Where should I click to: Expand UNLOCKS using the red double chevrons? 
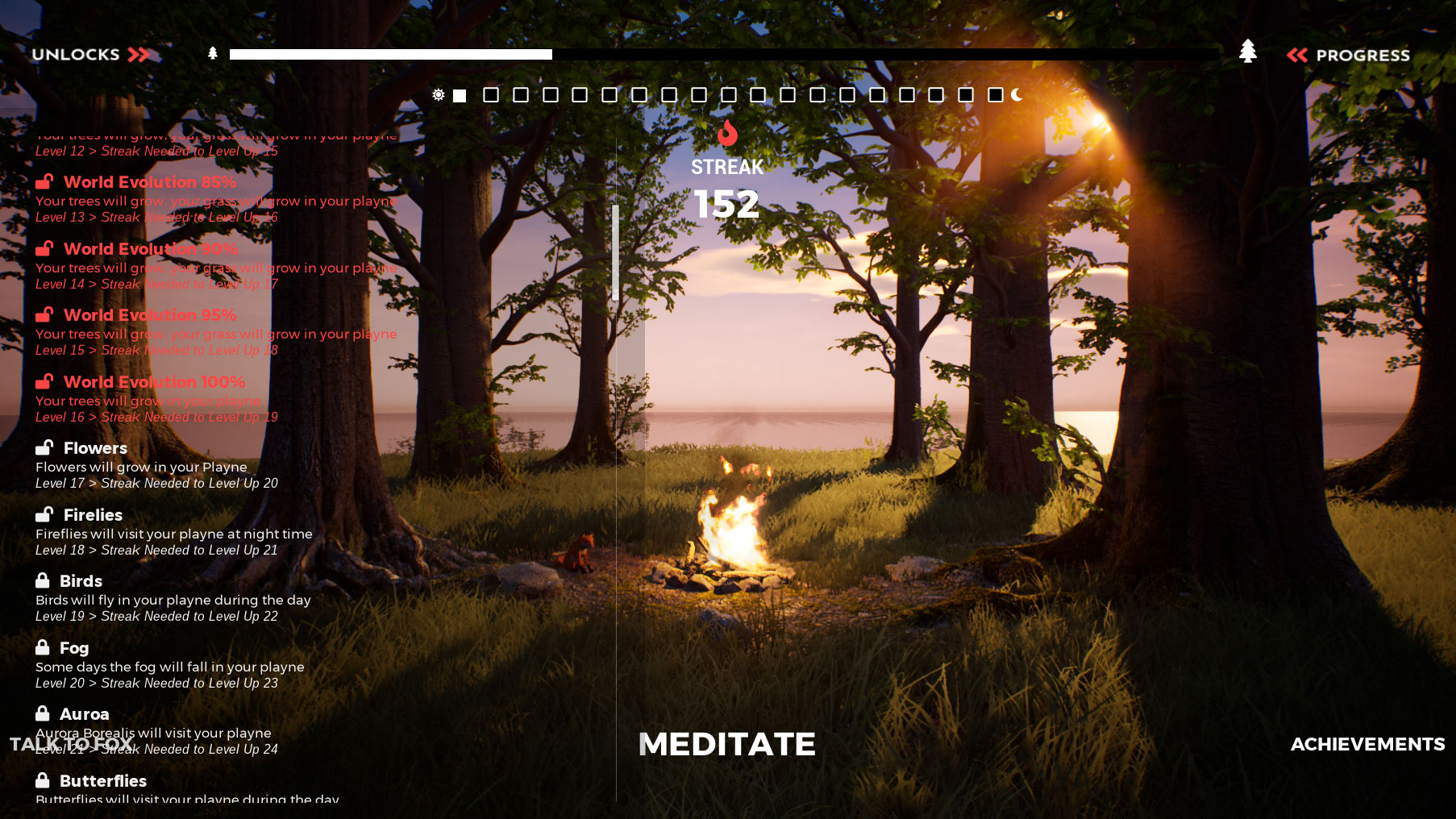[x=138, y=55]
